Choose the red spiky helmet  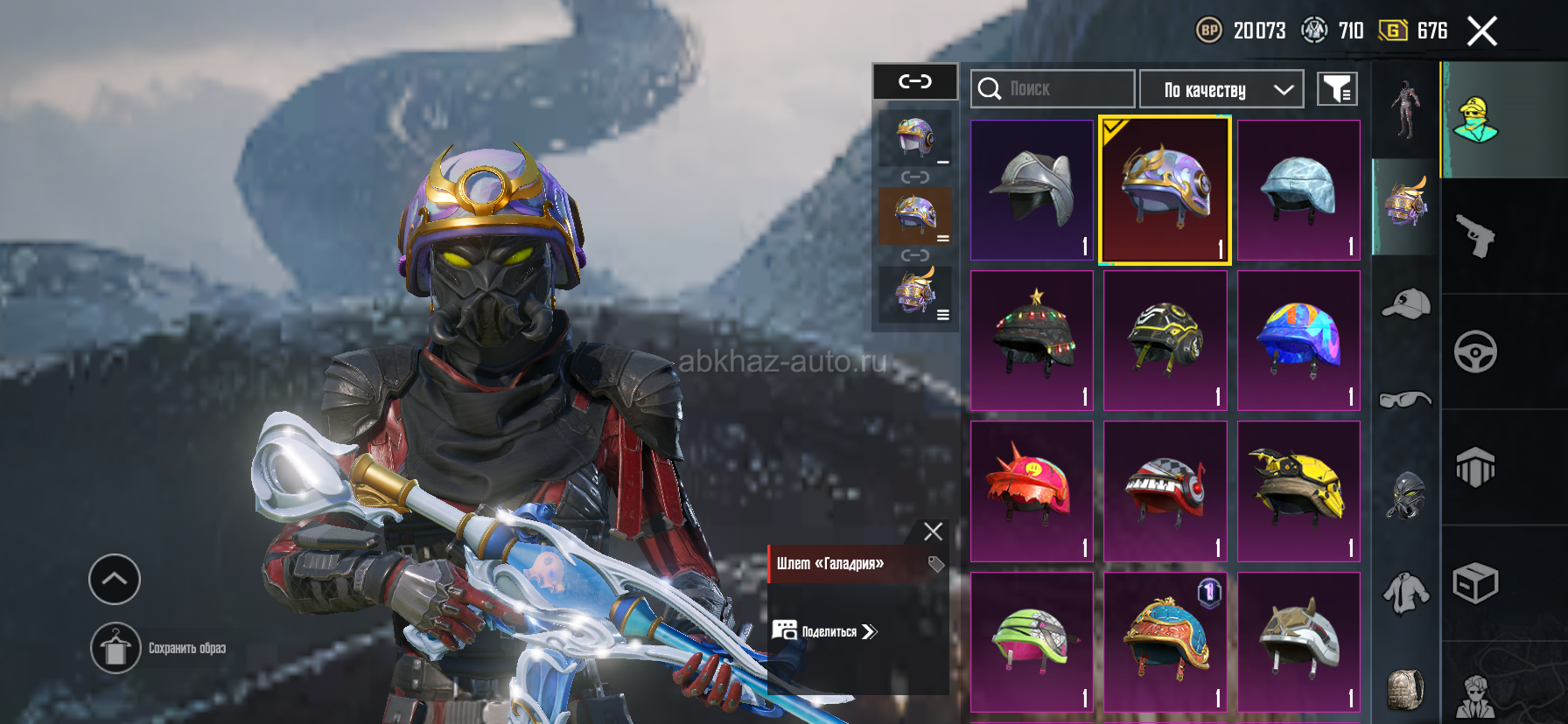[x=1032, y=491]
